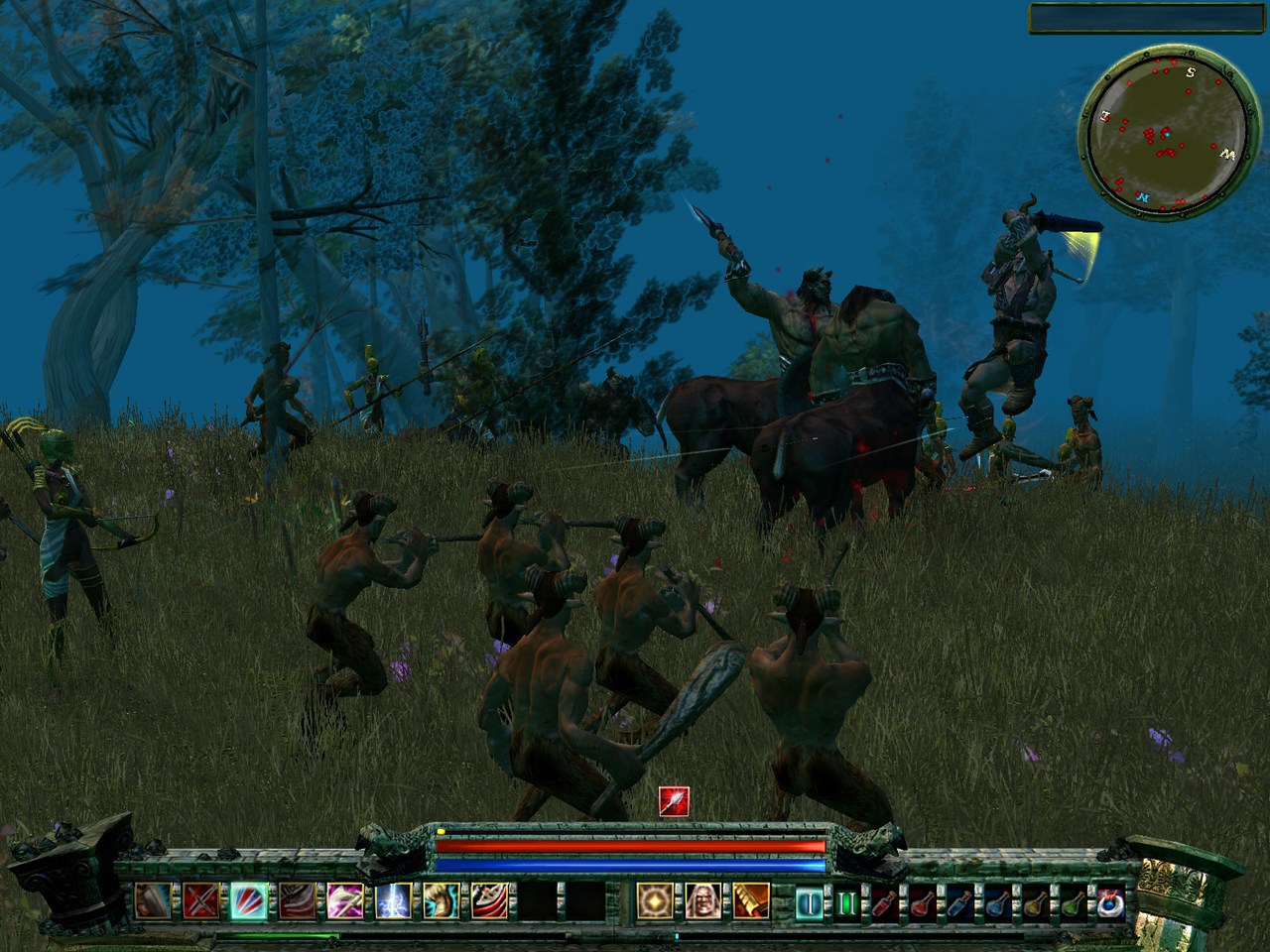Activate the shield skill icon
Screen dimensions: 1270x952
click(152, 900)
